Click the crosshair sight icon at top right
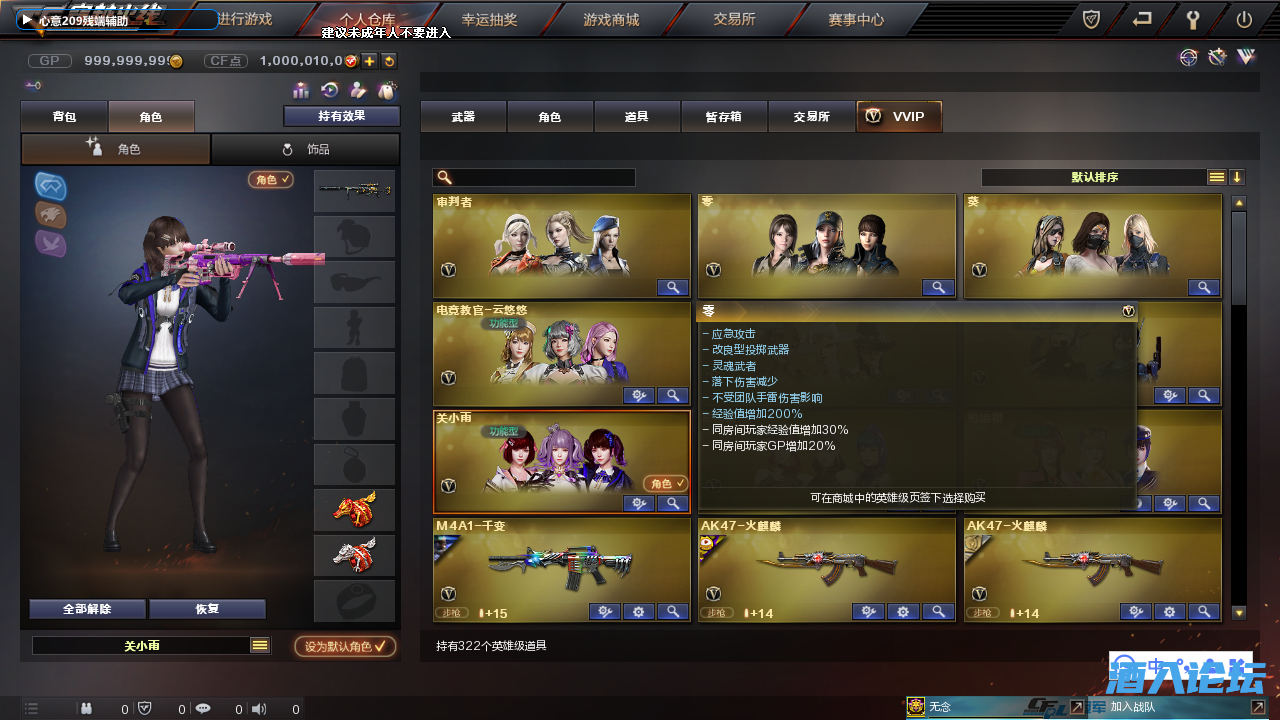 1189,57
